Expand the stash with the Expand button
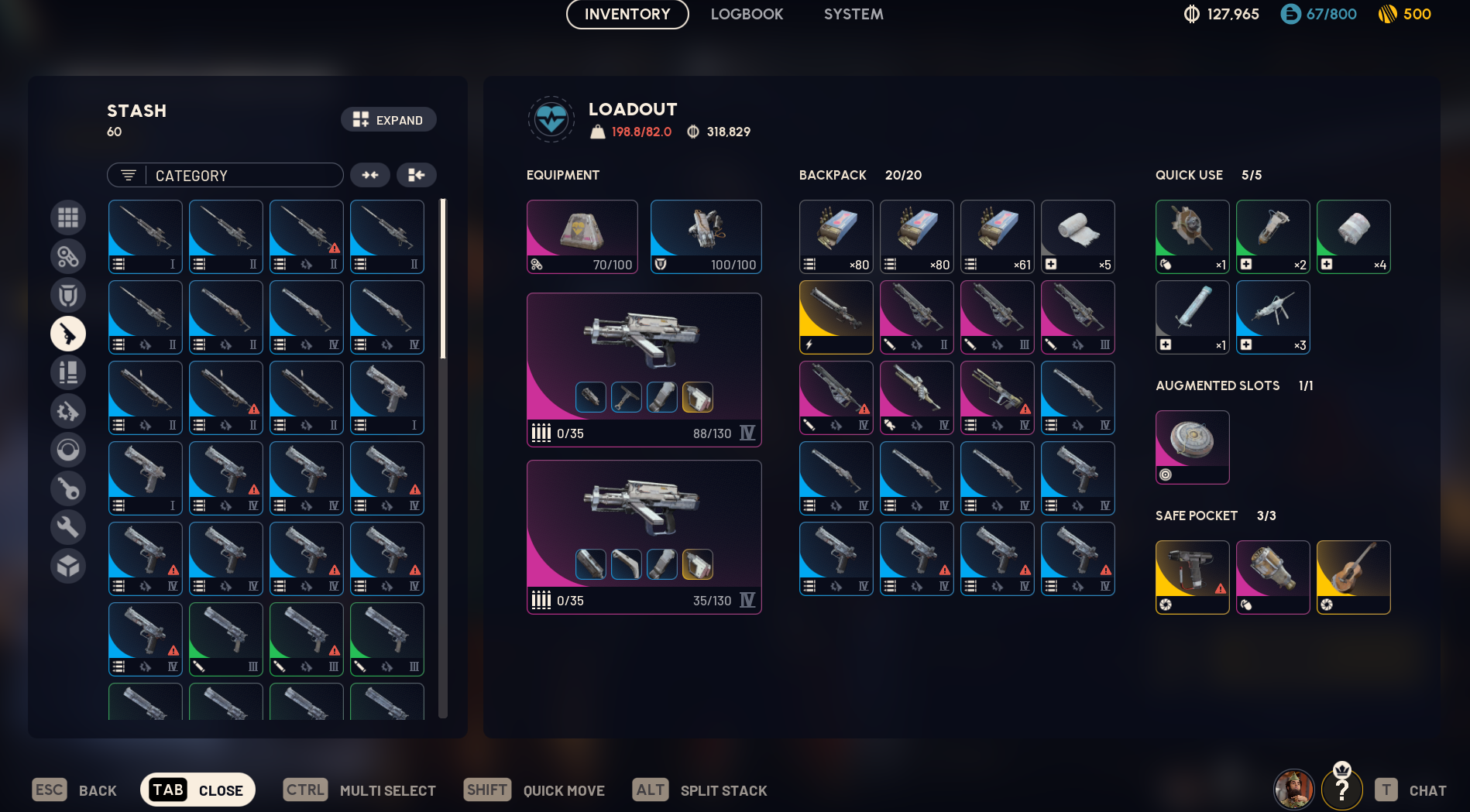The width and height of the screenshot is (1470, 812). tap(388, 120)
